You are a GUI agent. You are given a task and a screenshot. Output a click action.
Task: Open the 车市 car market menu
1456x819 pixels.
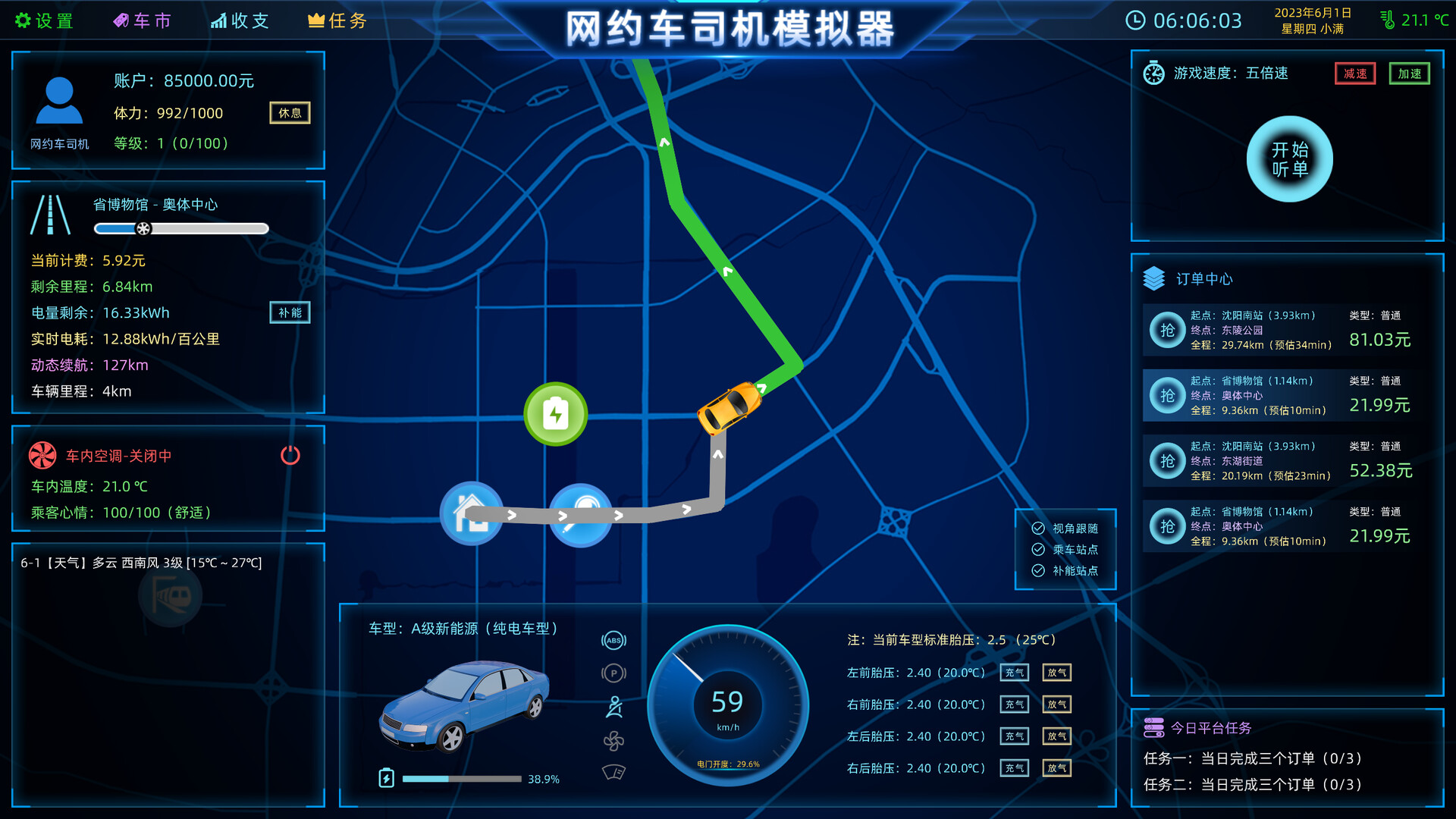[x=143, y=20]
